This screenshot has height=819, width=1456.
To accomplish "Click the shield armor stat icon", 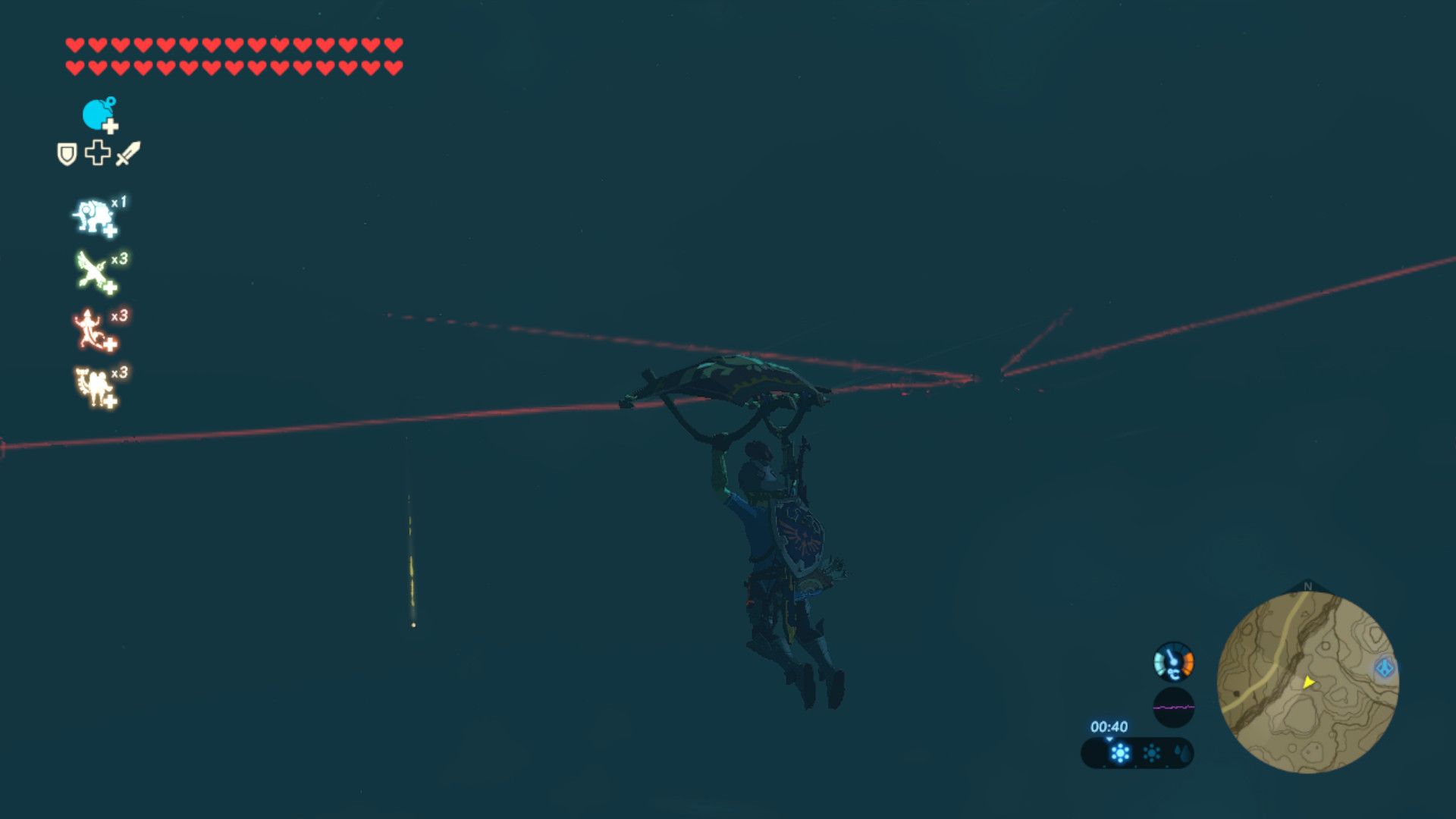I will [65, 155].
